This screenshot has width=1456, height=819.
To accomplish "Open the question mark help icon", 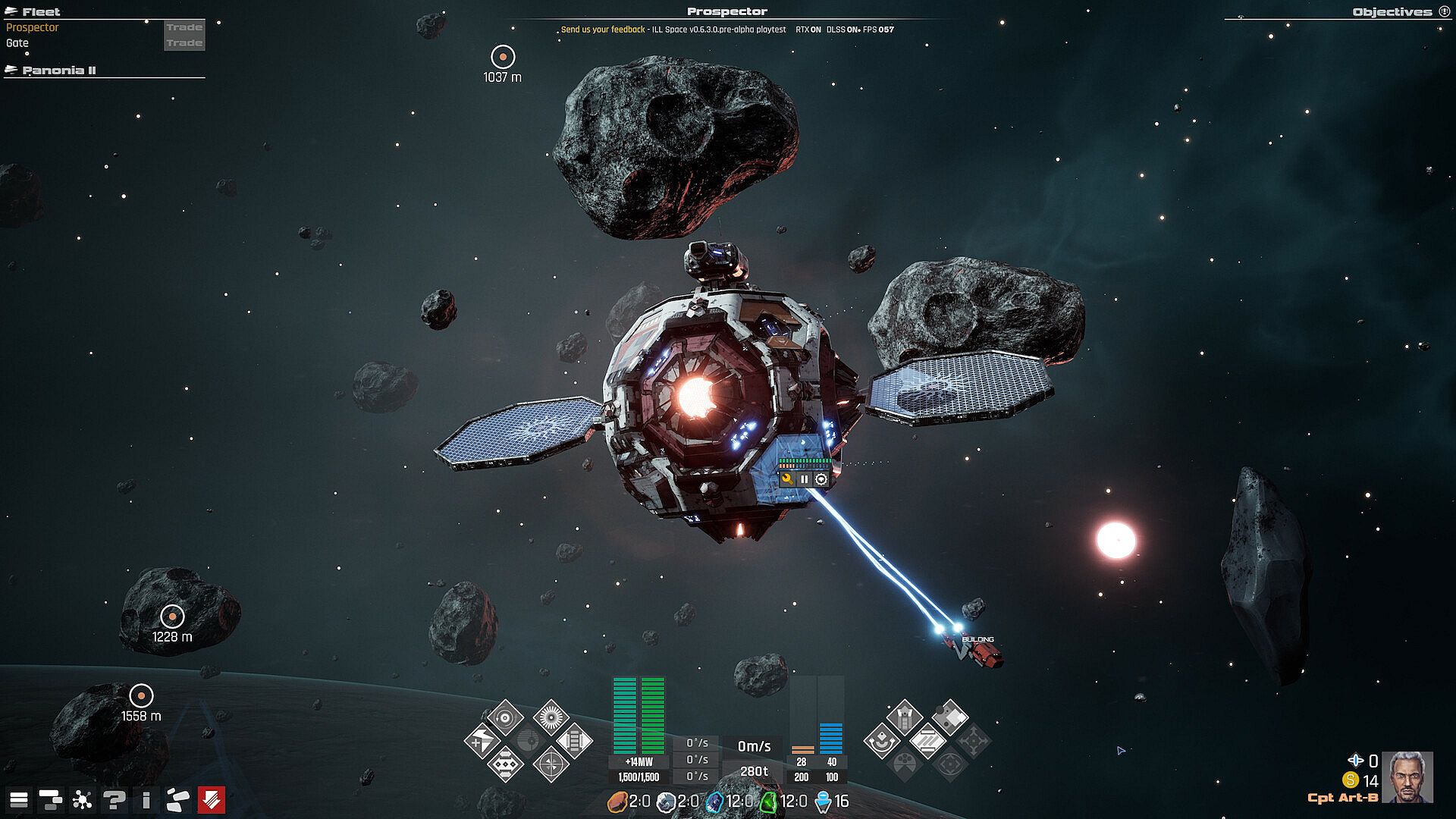I will click(x=115, y=799).
